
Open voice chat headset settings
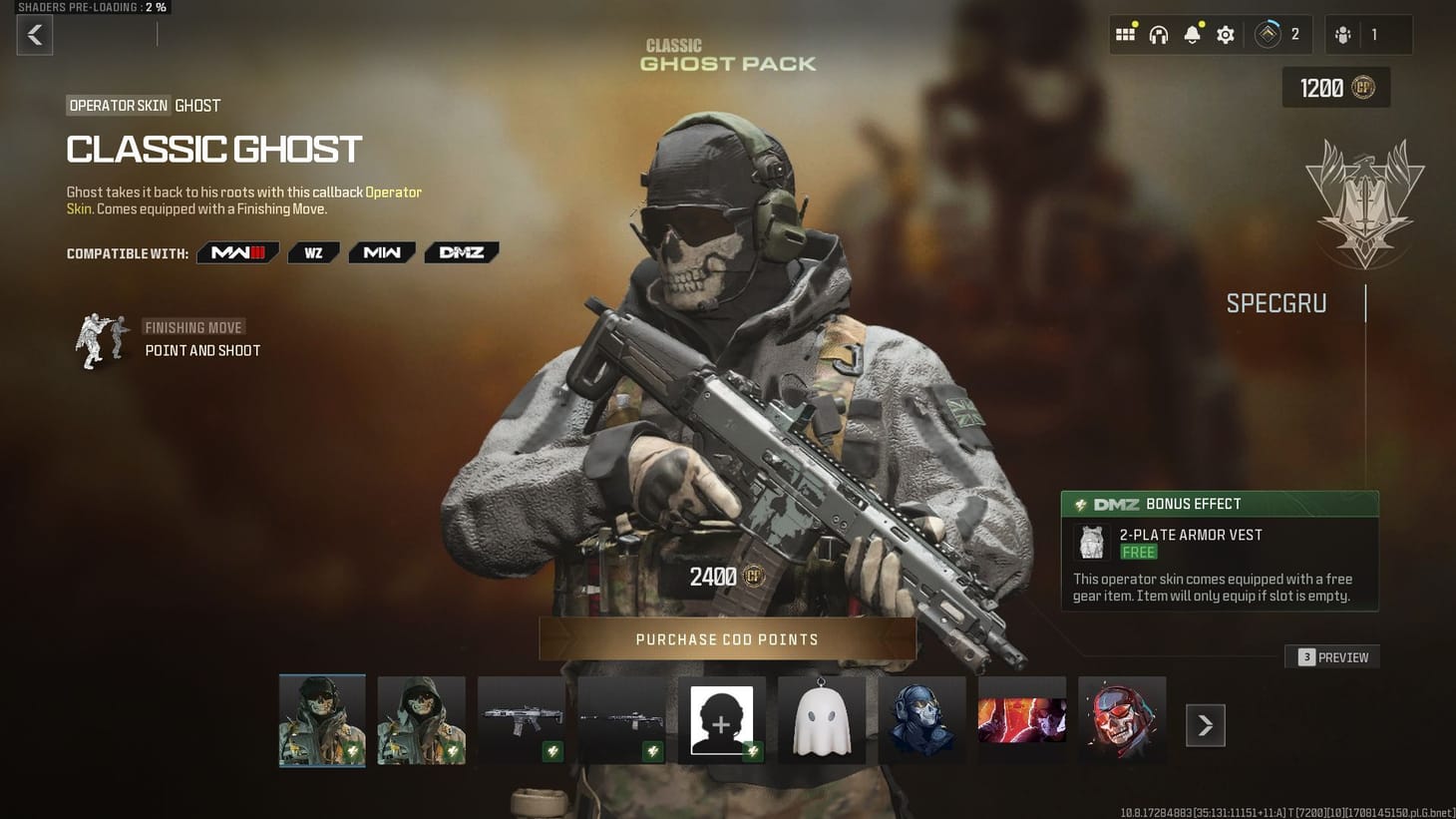coord(1158,33)
